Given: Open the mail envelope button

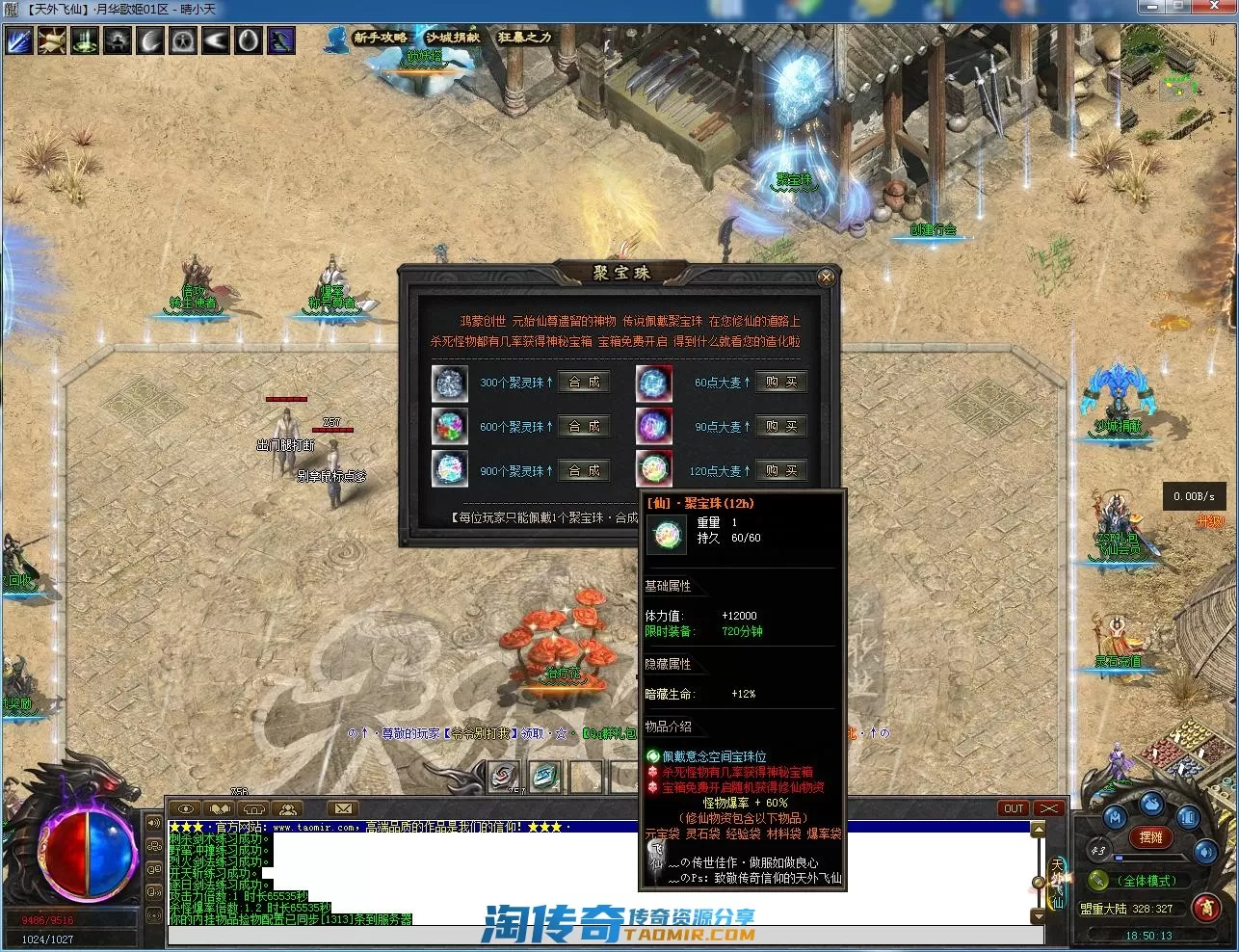Looking at the screenshot, I should [342, 808].
